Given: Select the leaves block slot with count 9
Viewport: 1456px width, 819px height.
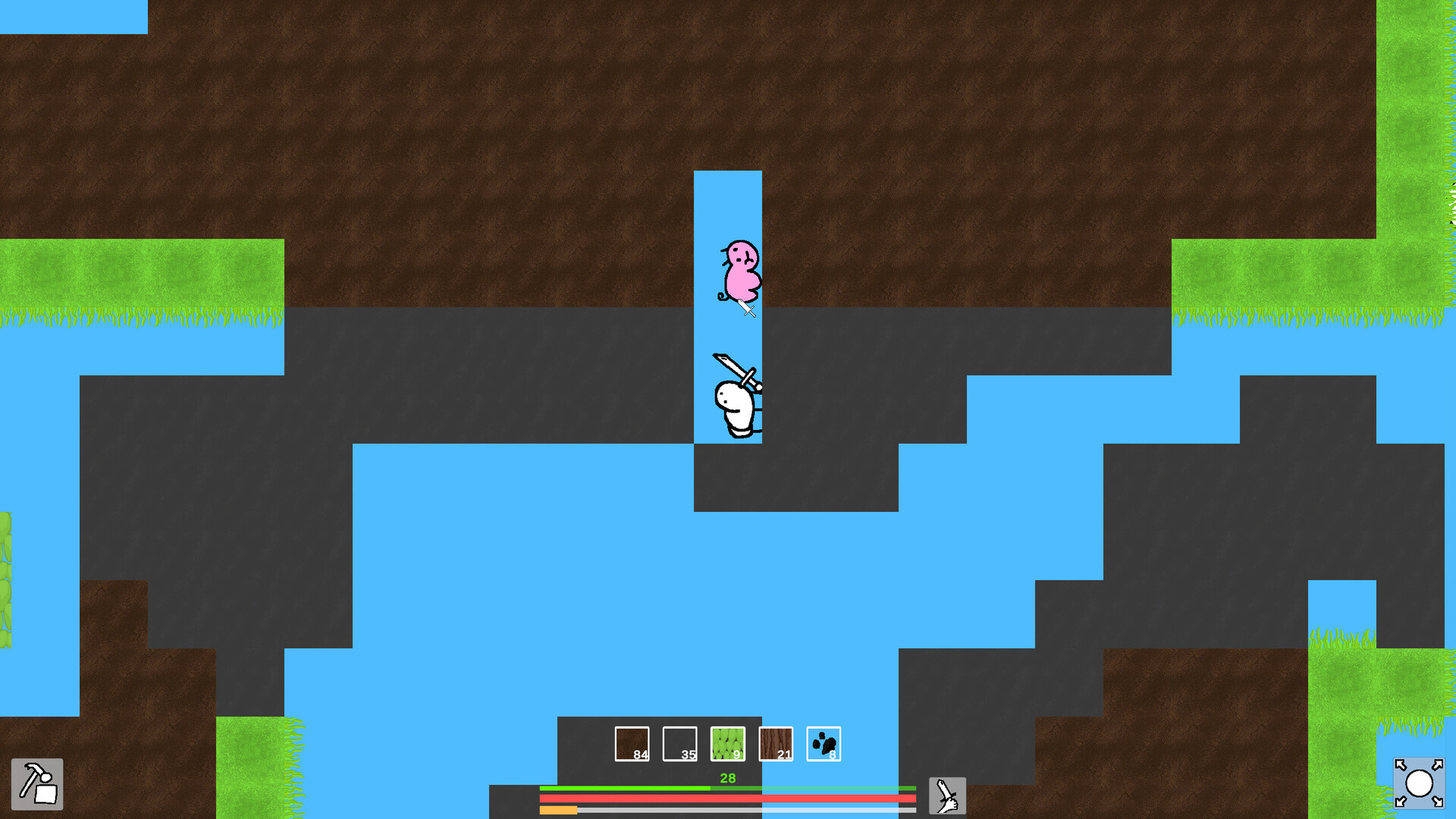Looking at the screenshot, I should click(728, 745).
